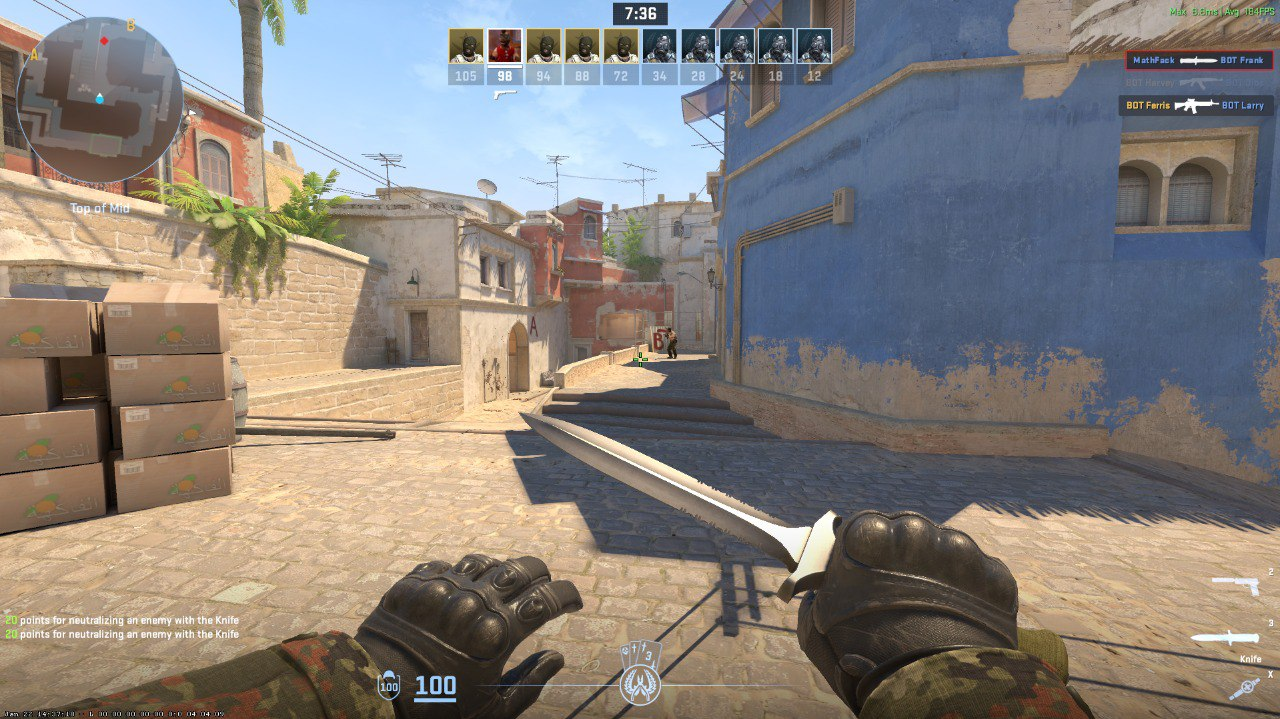Click the circular radar minimap
The width and height of the screenshot is (1280, 719).
point(99,99)
